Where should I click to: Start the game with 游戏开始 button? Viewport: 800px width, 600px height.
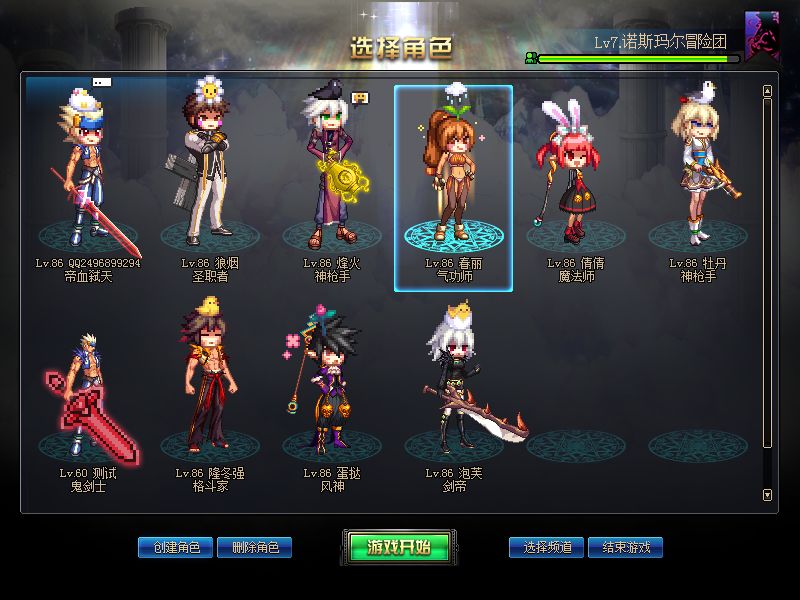398,547
